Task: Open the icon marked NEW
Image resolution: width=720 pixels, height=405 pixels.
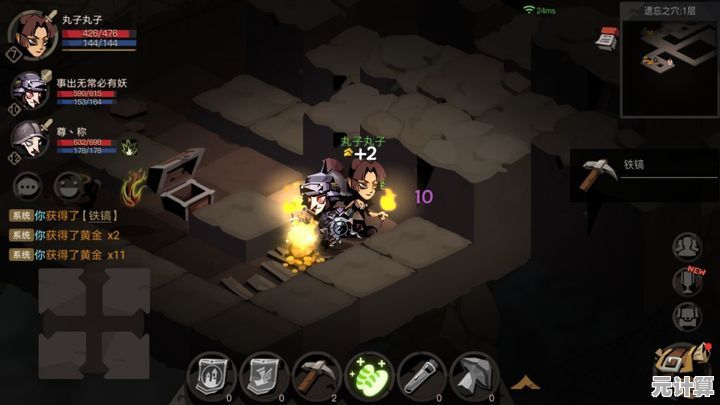Action: 687,281
